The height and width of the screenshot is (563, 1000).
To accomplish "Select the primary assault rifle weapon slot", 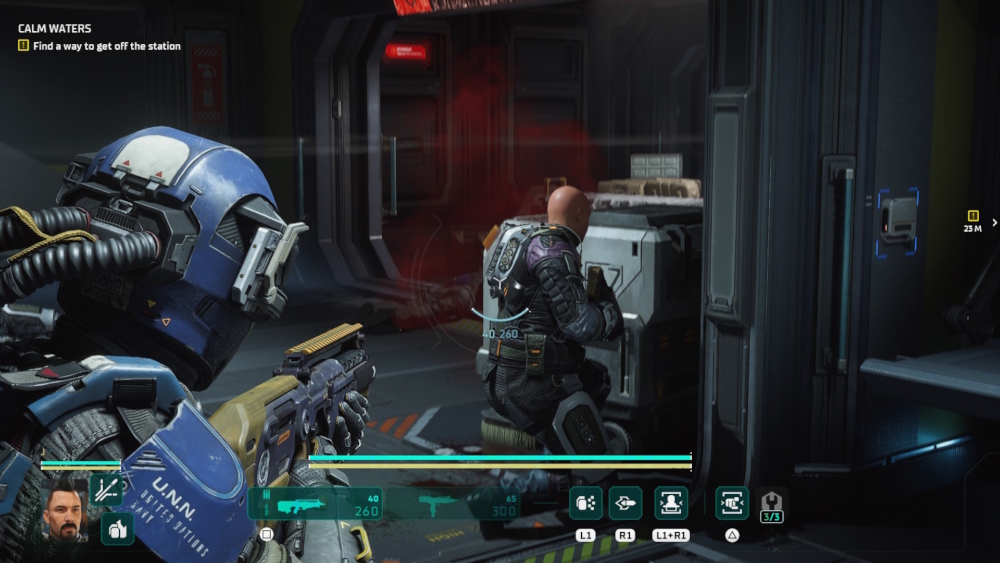I will (x=316, y=504).
